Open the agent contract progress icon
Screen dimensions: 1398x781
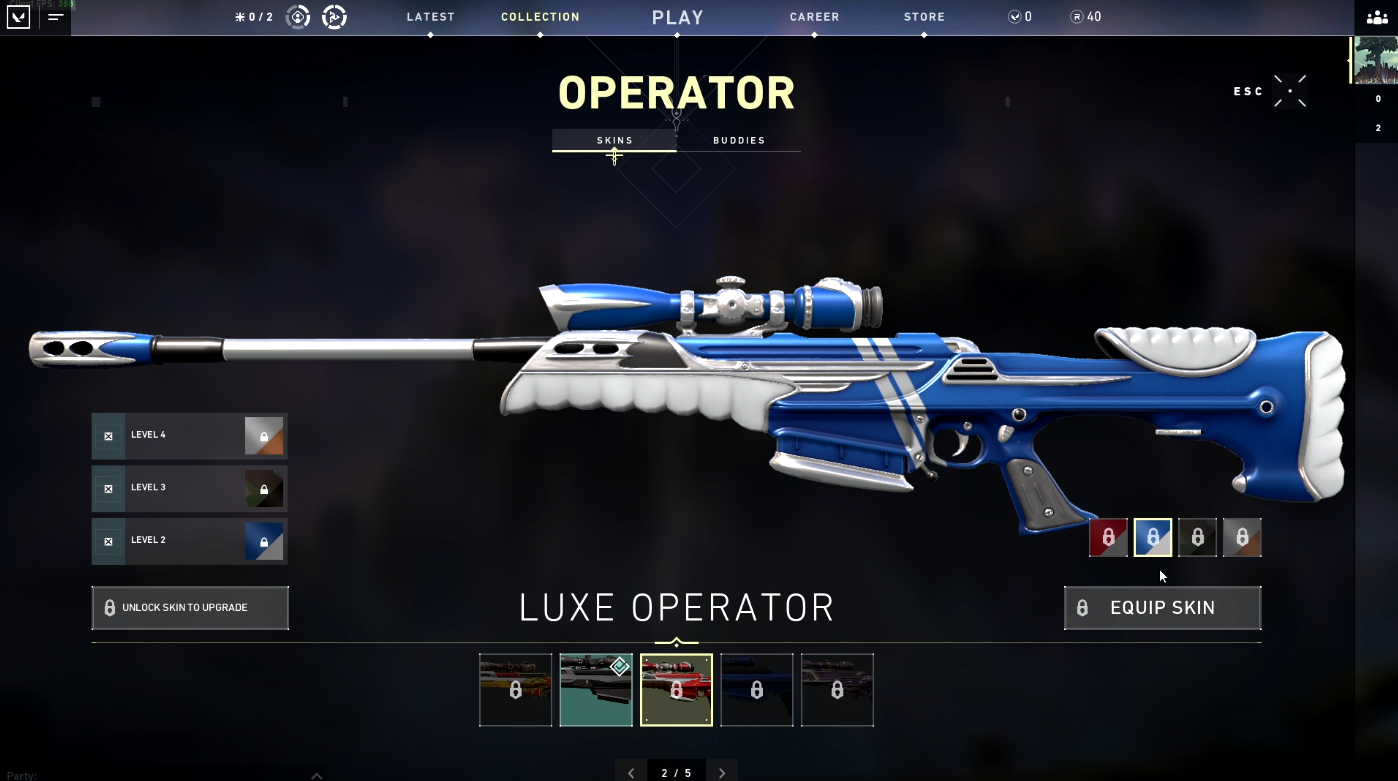[298, 17]
